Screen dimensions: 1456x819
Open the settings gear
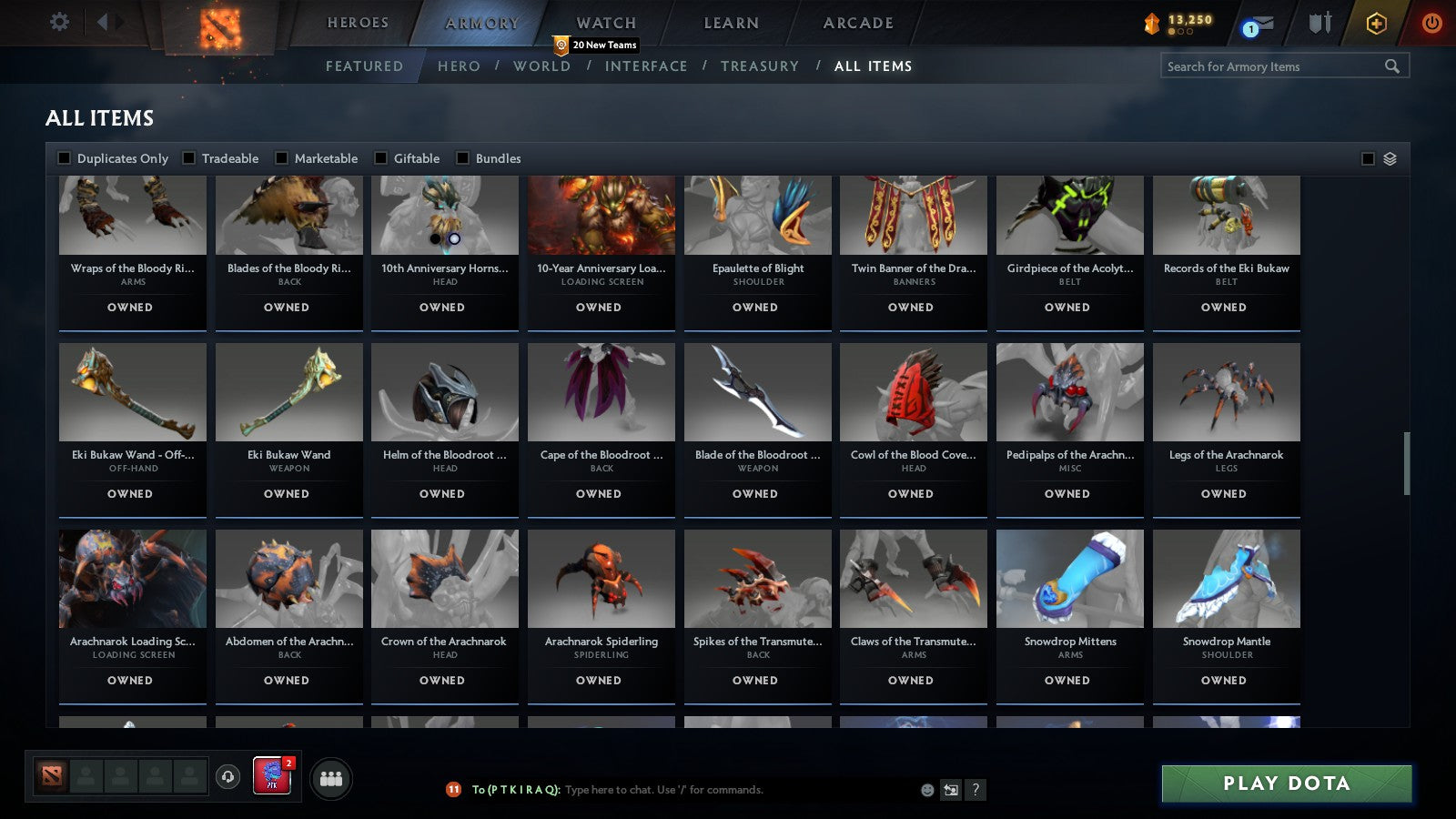coord(59,22)
